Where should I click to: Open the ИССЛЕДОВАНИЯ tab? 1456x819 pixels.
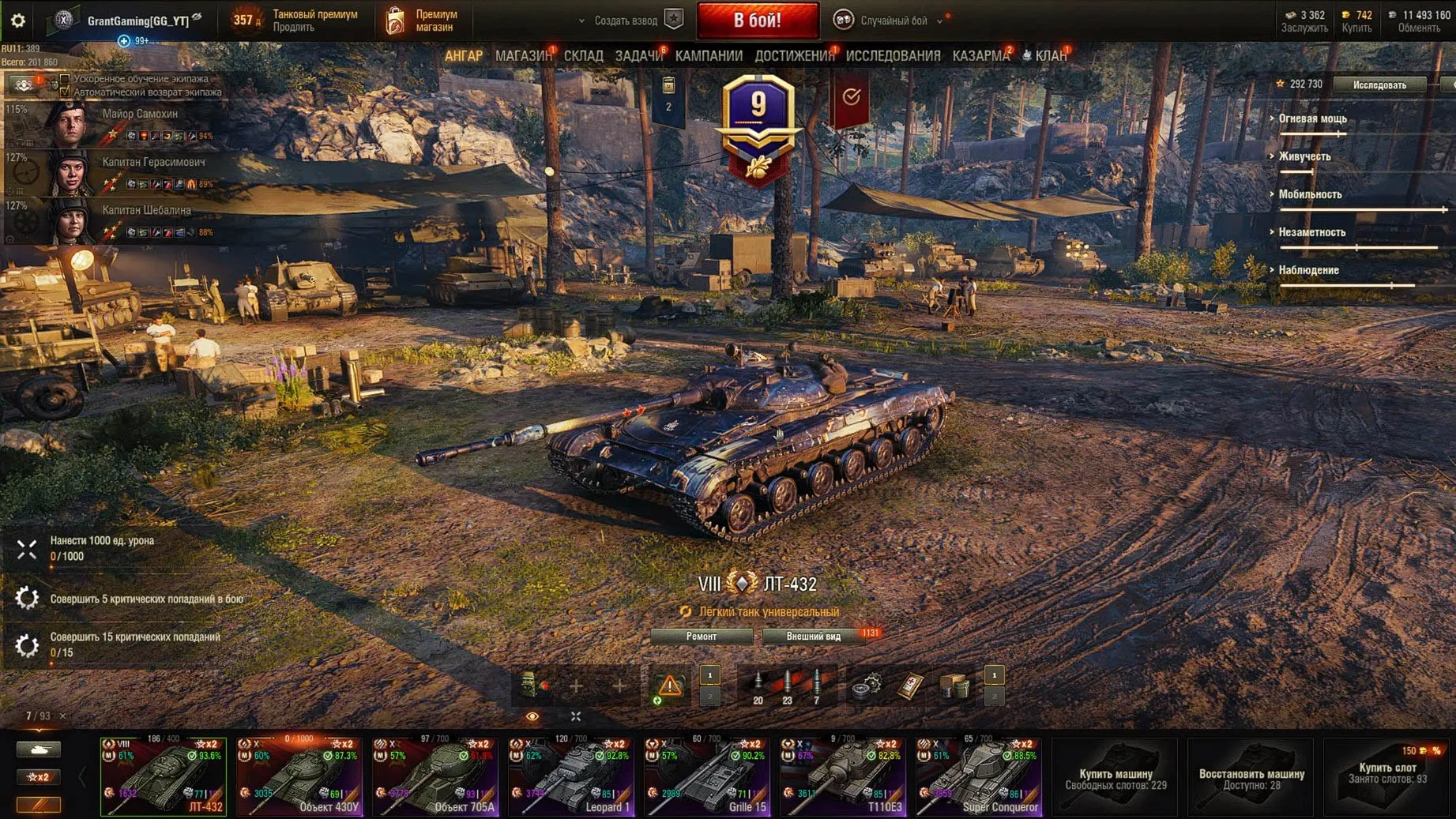[893, 56]
